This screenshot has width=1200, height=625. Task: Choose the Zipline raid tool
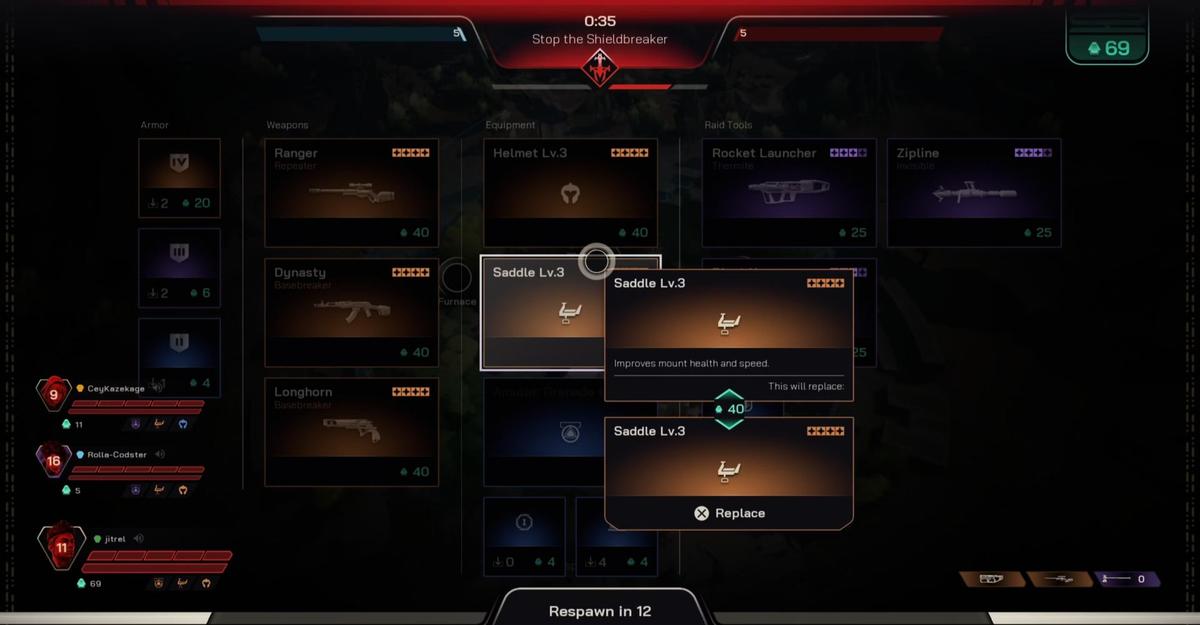tap(974, 193)
